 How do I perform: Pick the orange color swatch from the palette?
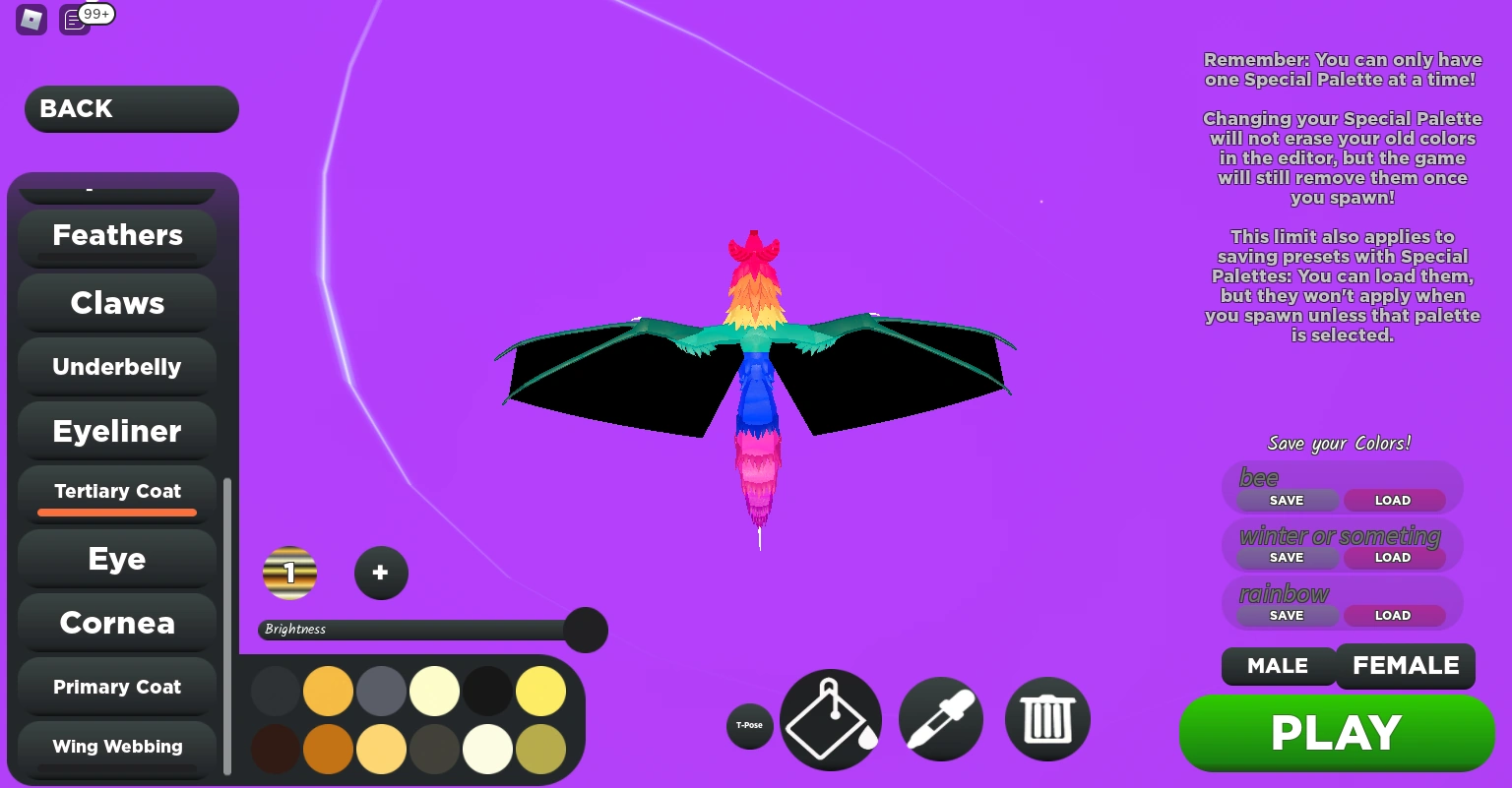328,691
